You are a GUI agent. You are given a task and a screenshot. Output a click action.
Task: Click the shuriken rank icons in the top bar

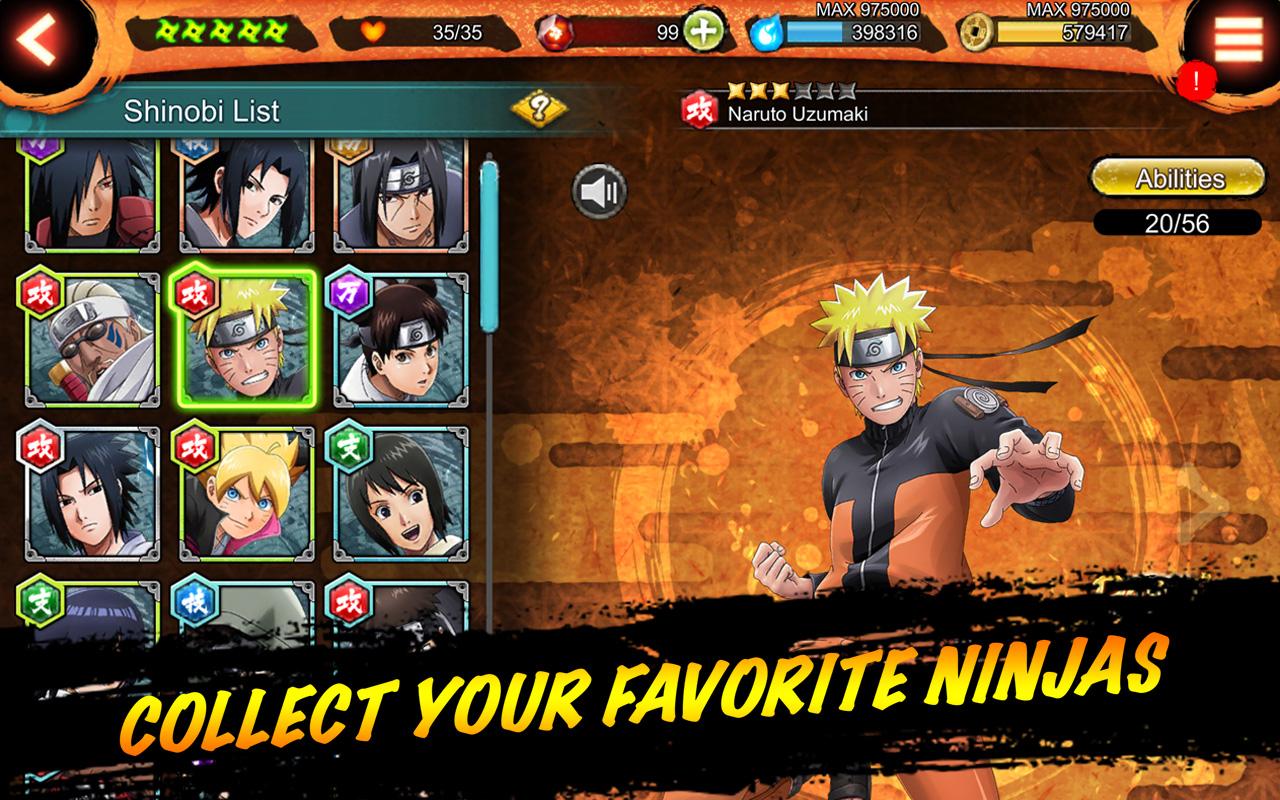(222, 29)
